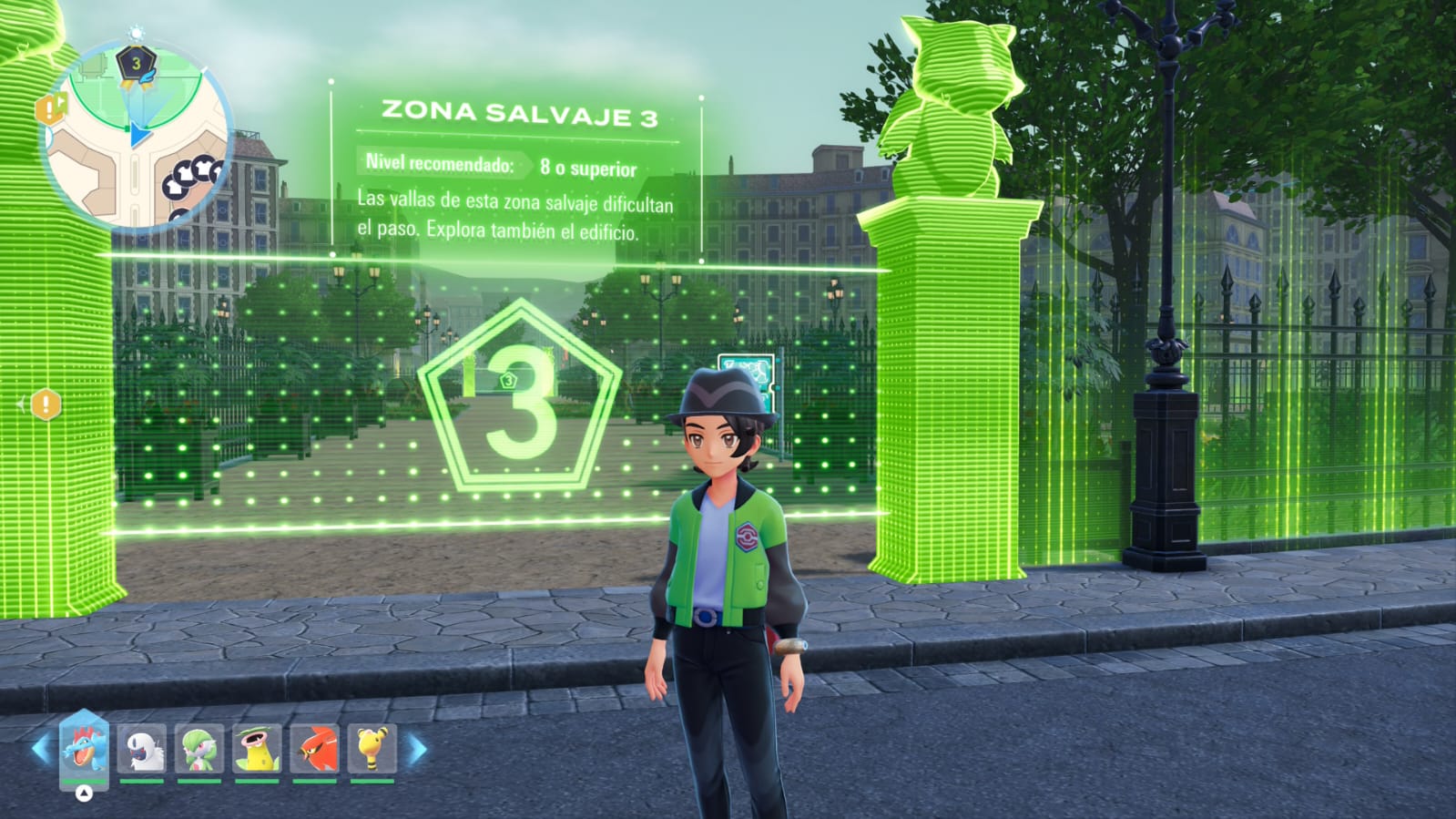Pick Victreebel from the party bar
This screenshot has width=1456, height=819.
[x=257, y=749]
